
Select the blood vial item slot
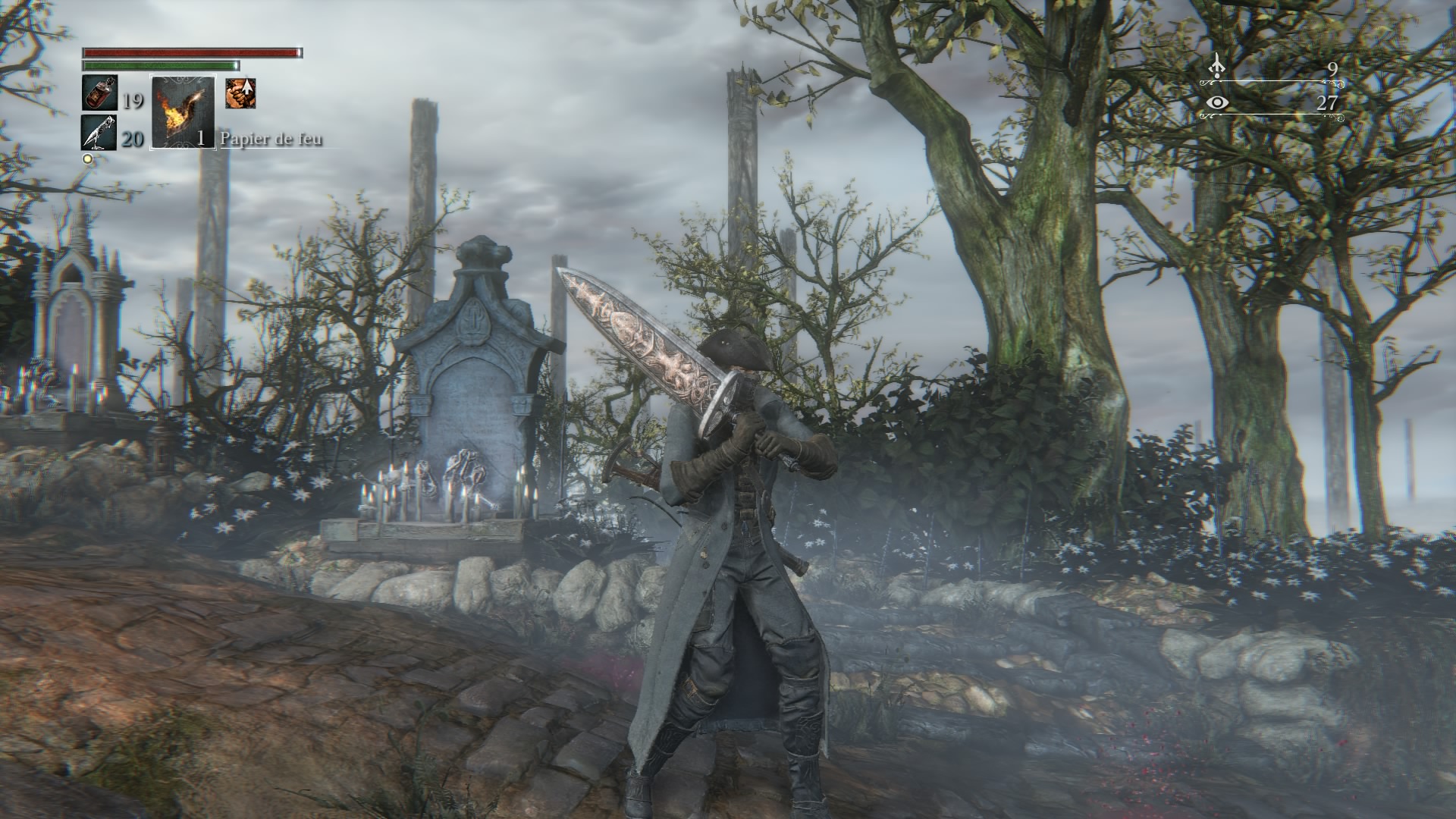coord(99,94)
